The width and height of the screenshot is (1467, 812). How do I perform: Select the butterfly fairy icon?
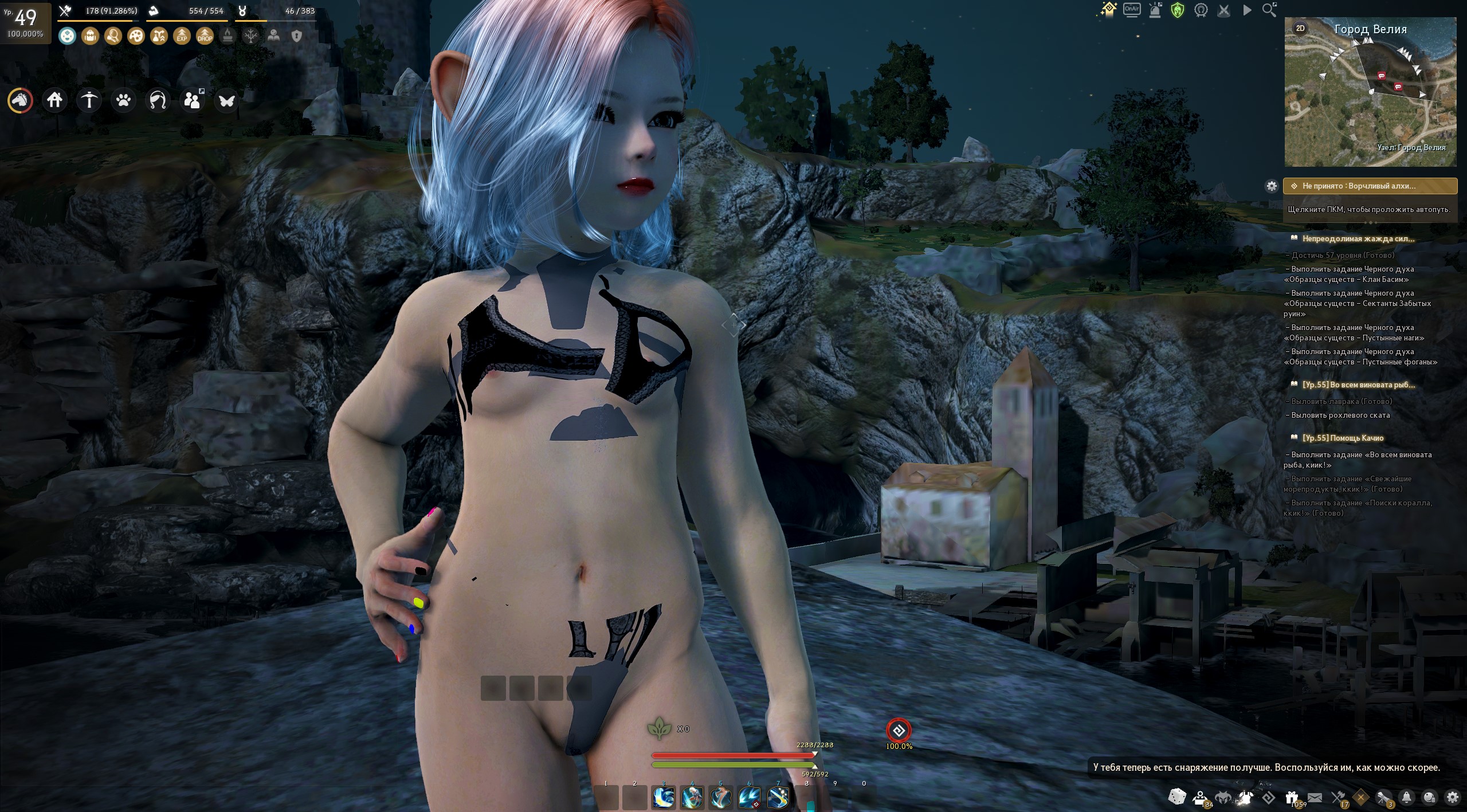(x=226, y=101)
